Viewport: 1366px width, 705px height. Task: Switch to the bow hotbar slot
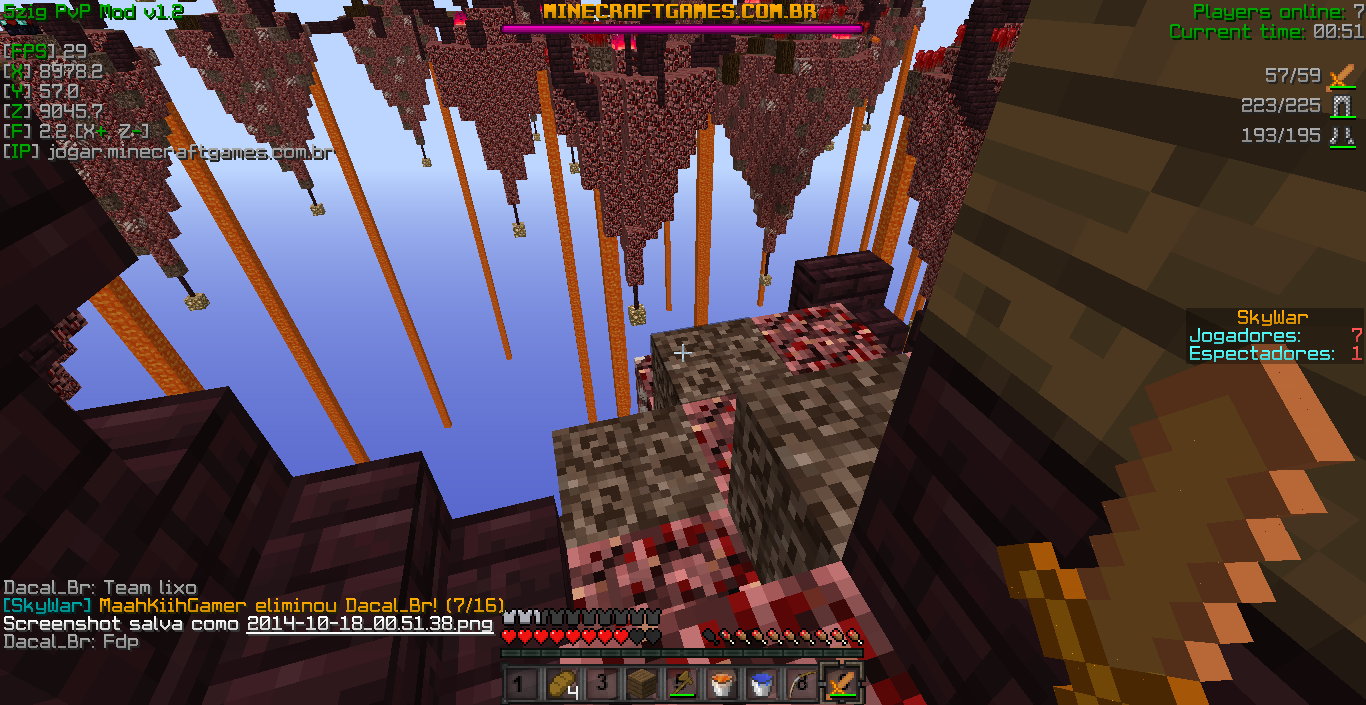tap(800, 685)
